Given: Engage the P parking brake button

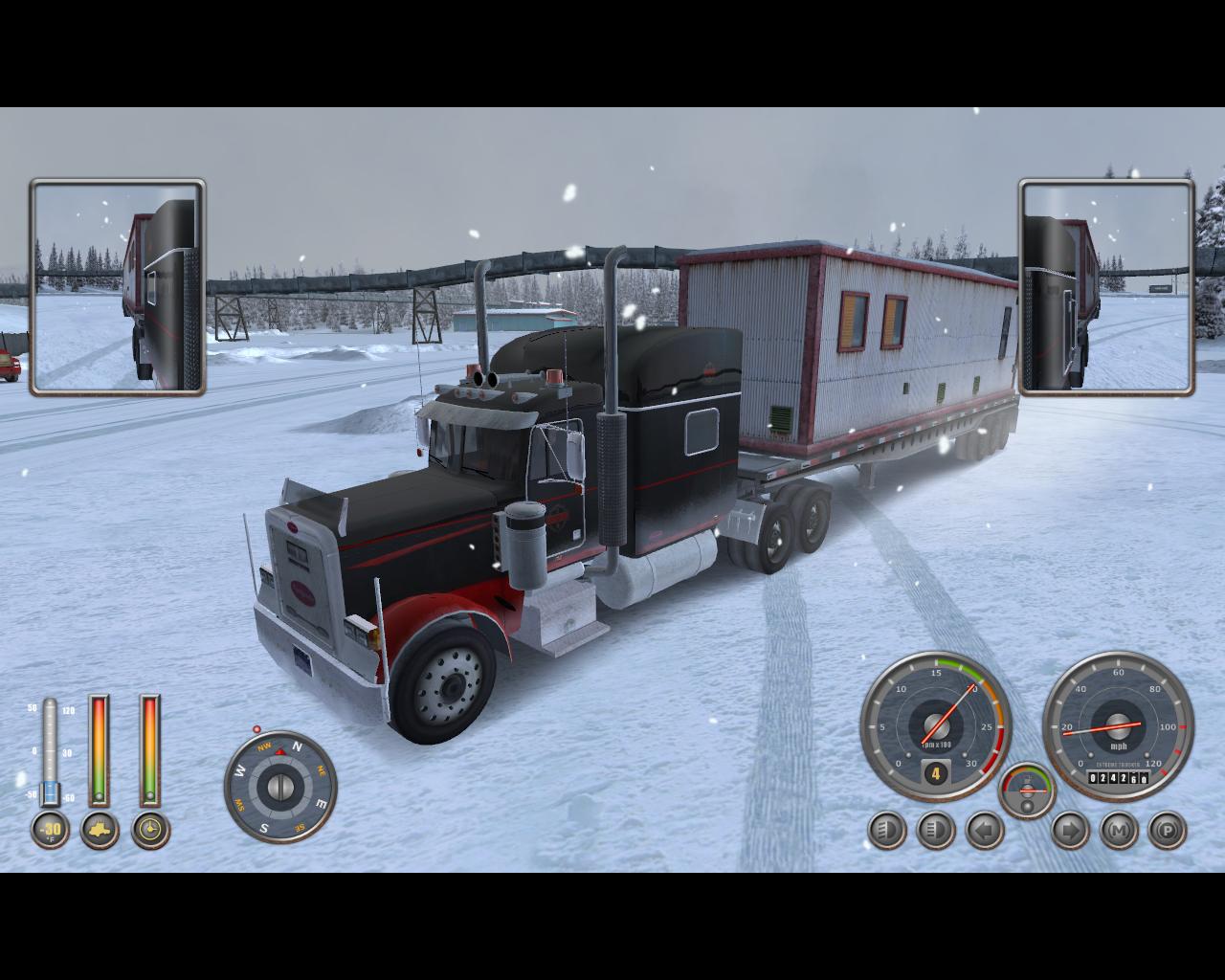Looking at the screenshot, I should pyautogui.click(x=1167, y=830).
